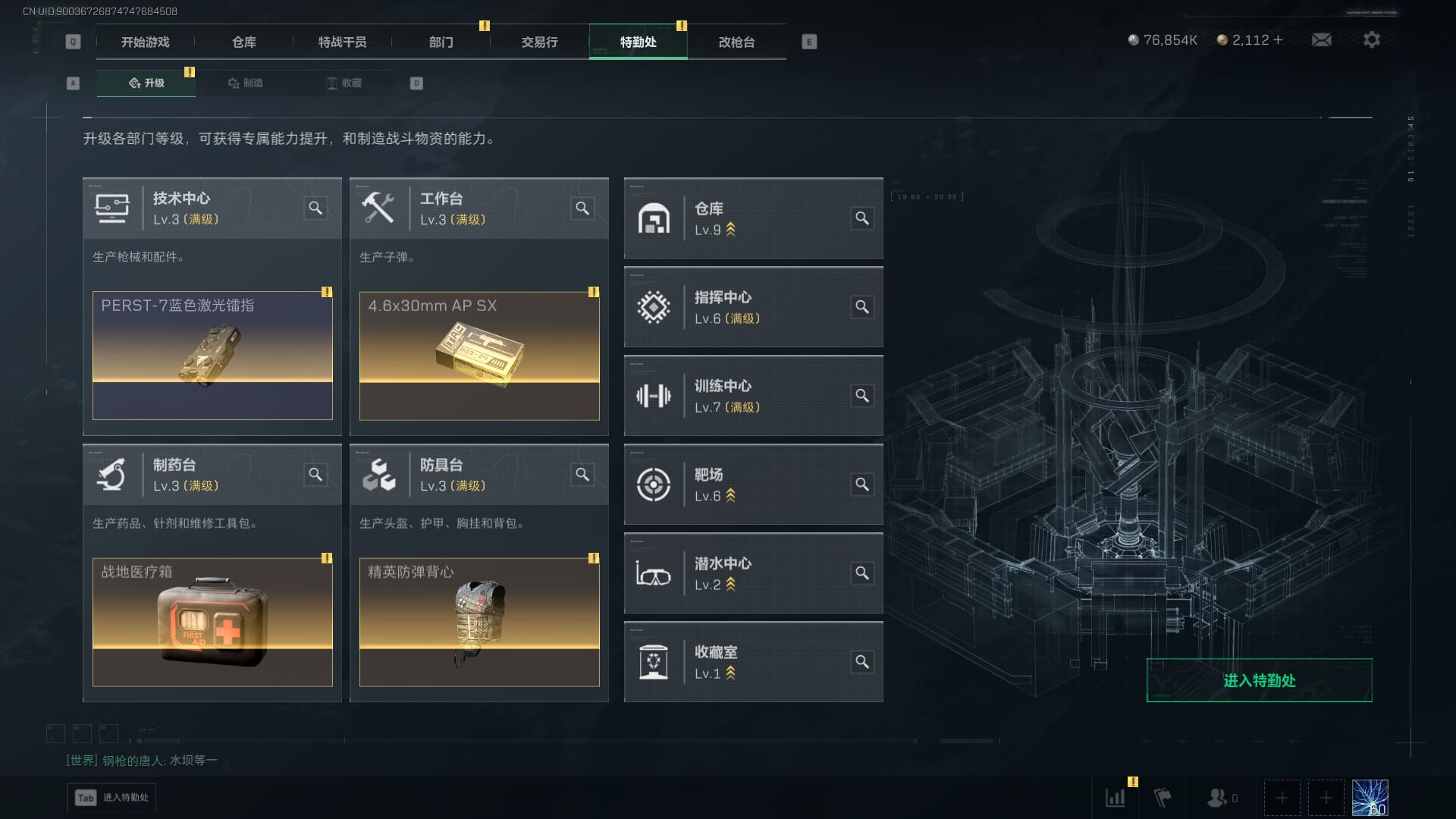Select the 战地医疗箱 item card
1456x819 pixels.
click(212, 622)
